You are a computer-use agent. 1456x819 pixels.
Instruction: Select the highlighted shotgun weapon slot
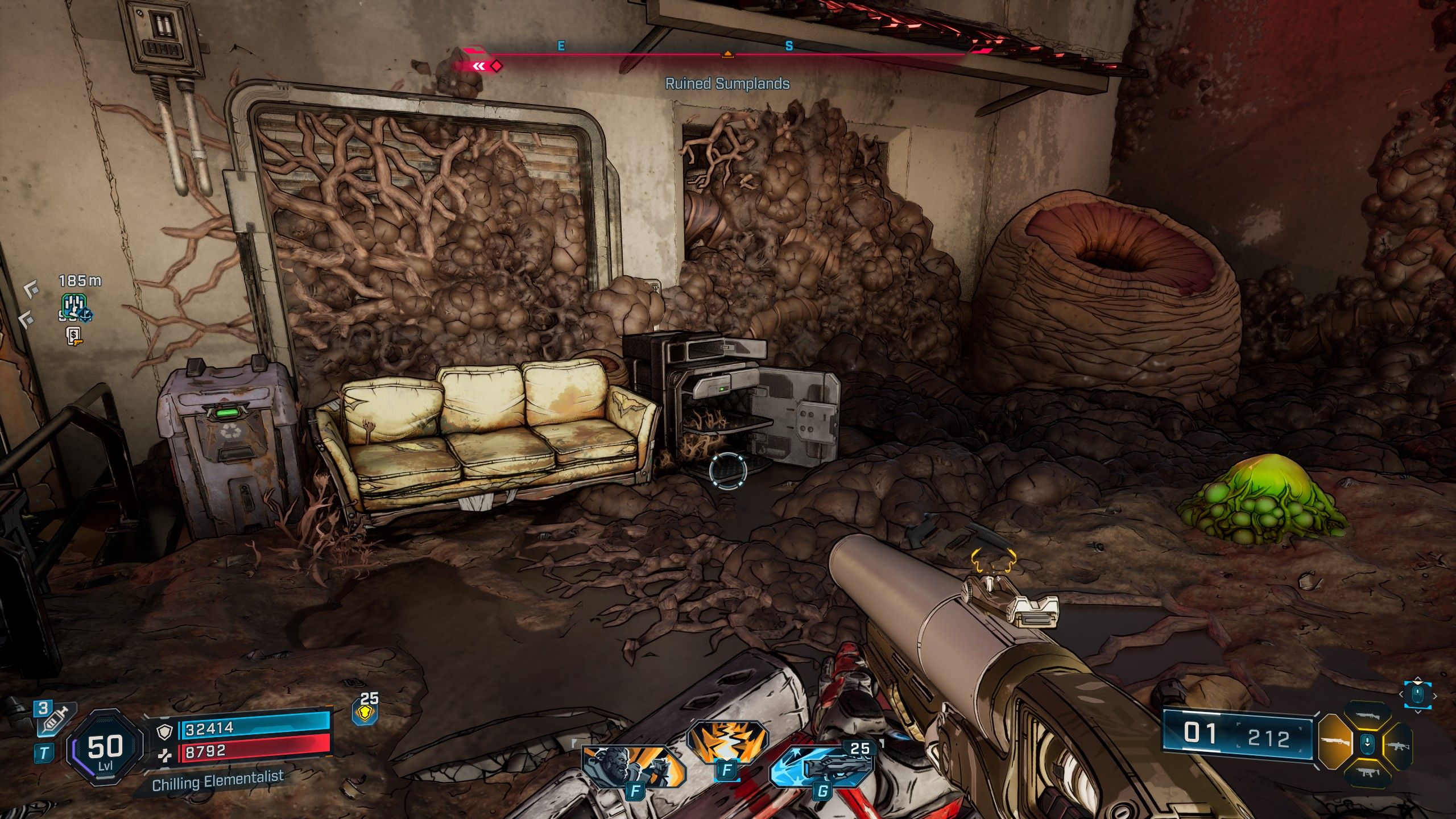coord(1335,743)
